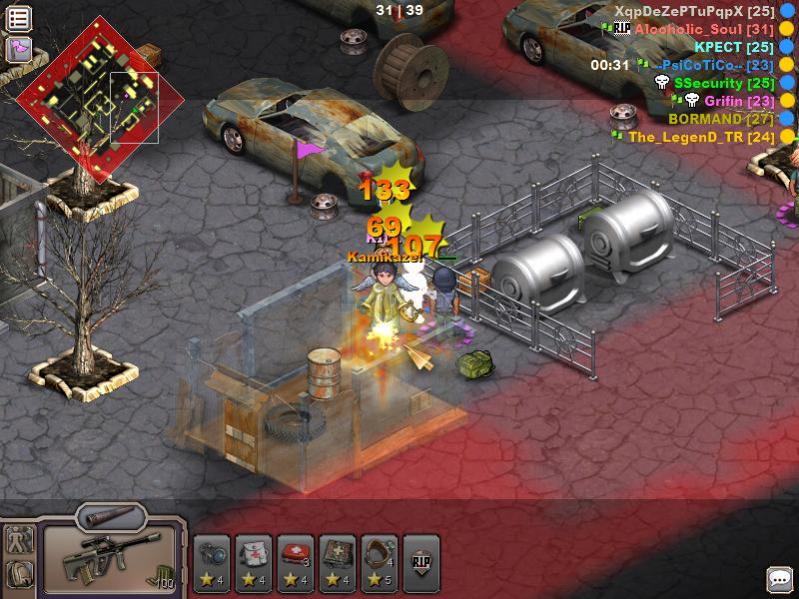The width and height of the screenshot is (799, 599).
Task: Choose the secondary pipe weapon slot
Action: (x=110, y=517)
